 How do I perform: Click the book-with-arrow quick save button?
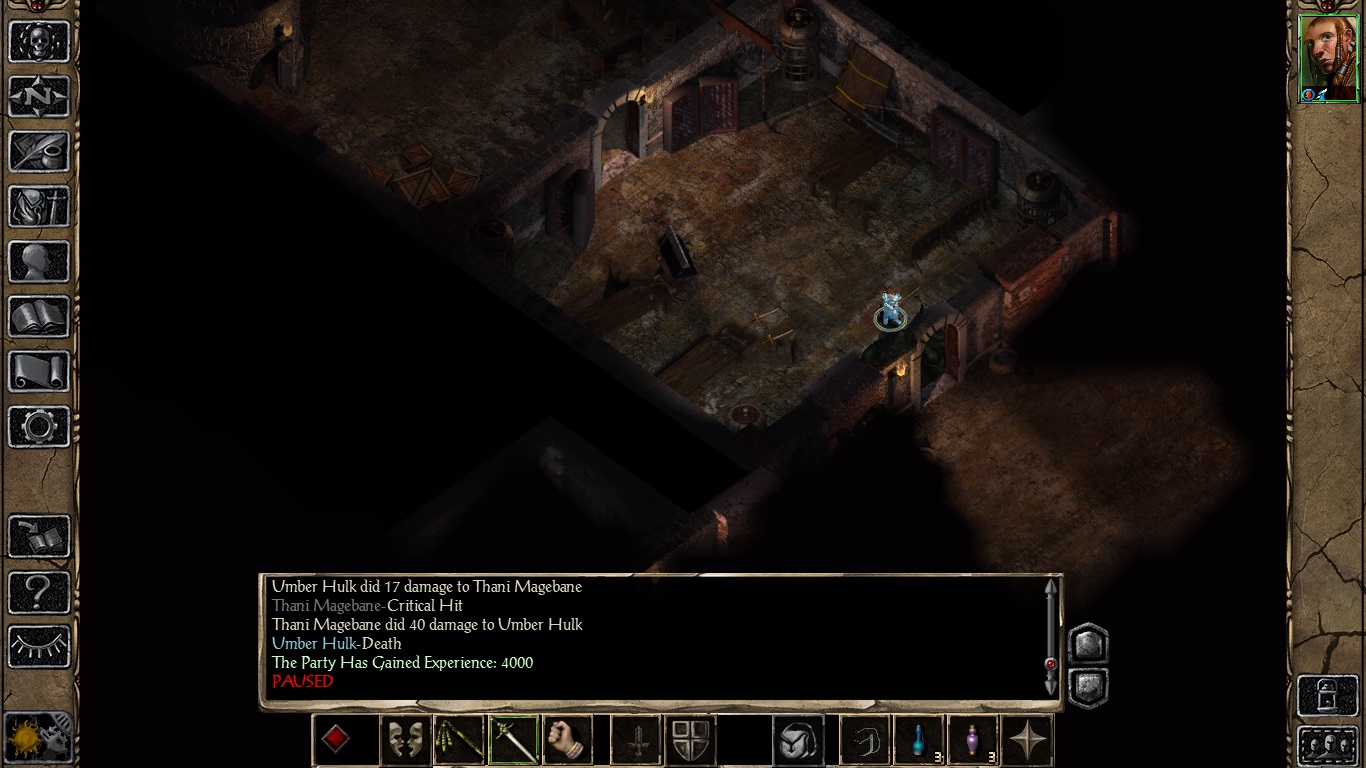click(x=39, y=537)
